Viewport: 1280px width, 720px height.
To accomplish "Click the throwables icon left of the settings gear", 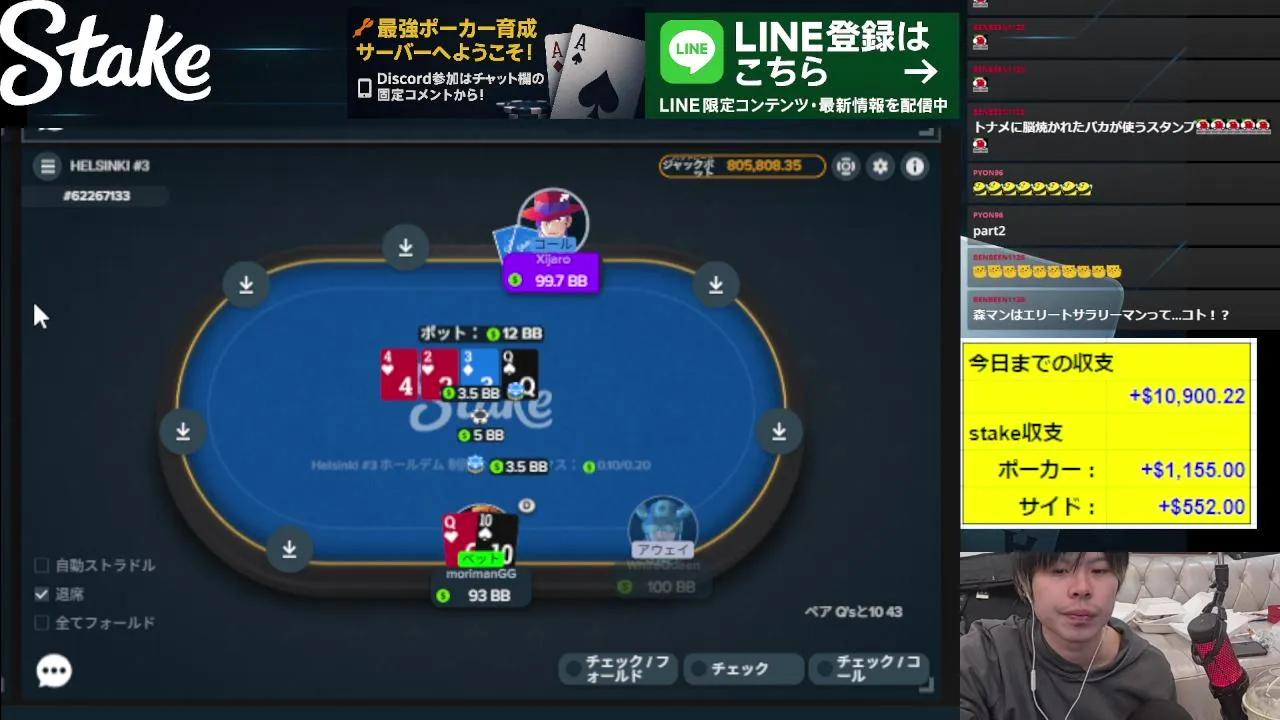I will (x=846, y=167).
